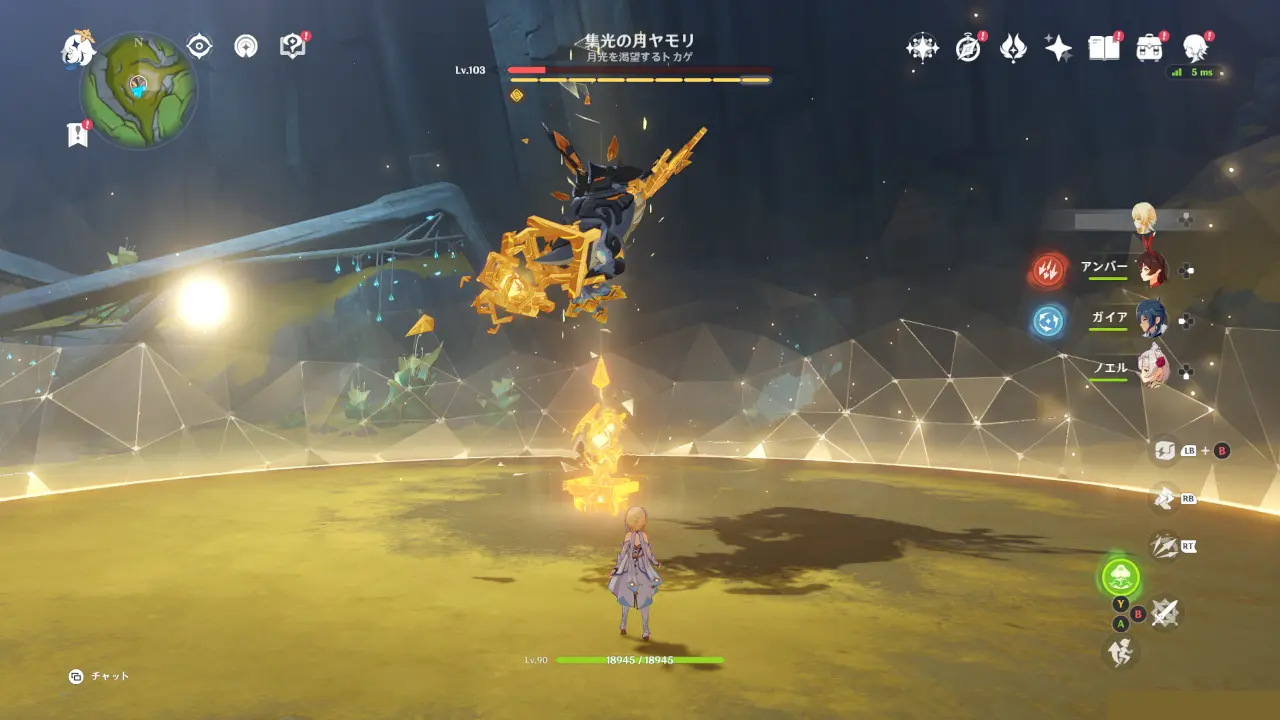
Task: Click the green HP bar showing 18945/18945
Action: click(640, 661)
